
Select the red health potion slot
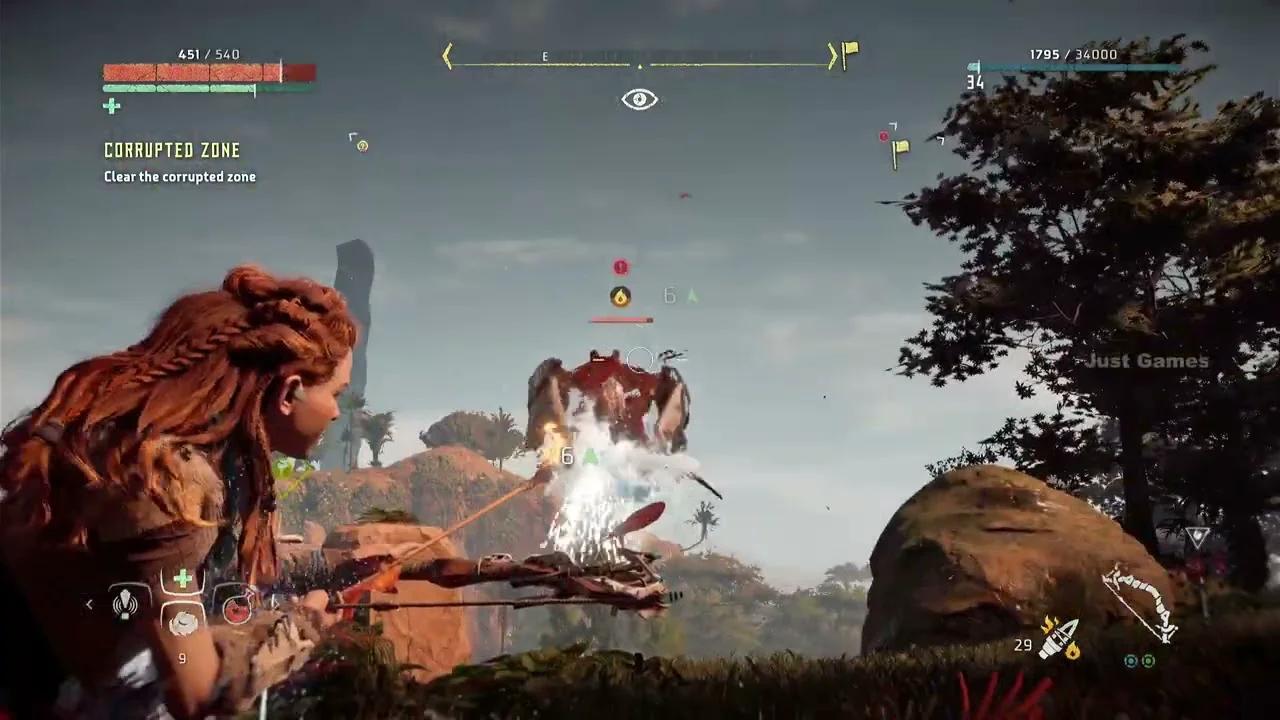[x=237, y=608]
